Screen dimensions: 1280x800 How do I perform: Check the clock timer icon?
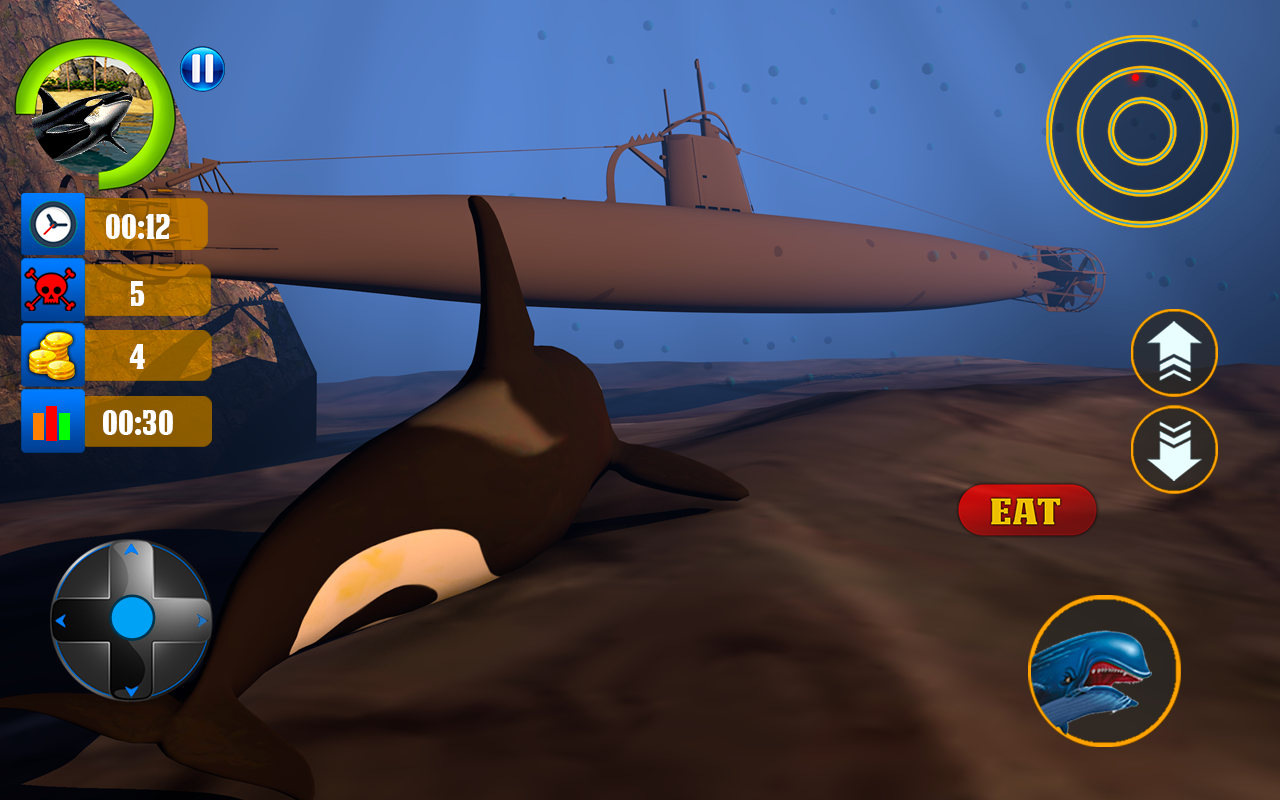[51, 224]
